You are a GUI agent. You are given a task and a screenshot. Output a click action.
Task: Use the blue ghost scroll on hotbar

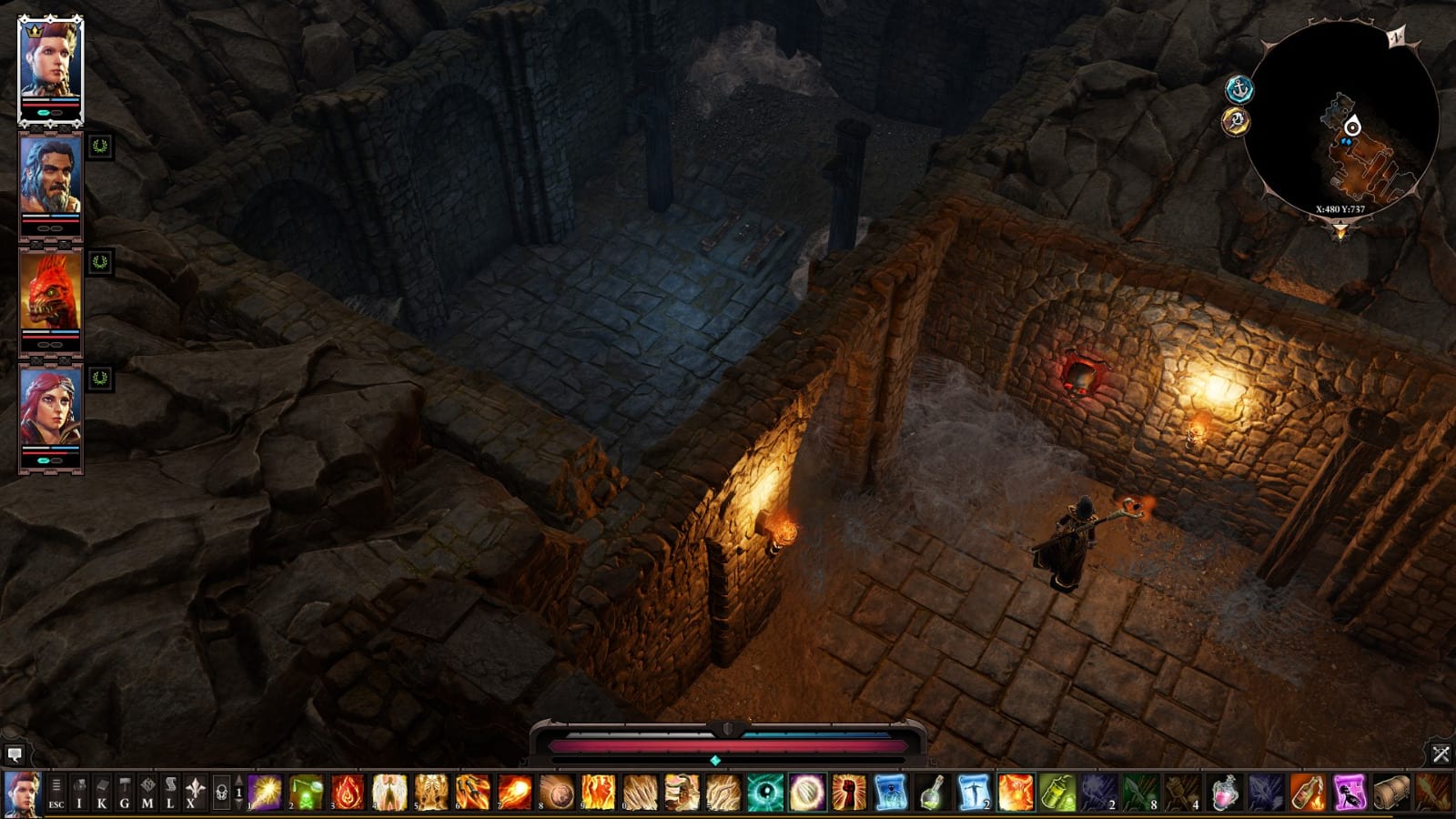click(x=890, y=793)
